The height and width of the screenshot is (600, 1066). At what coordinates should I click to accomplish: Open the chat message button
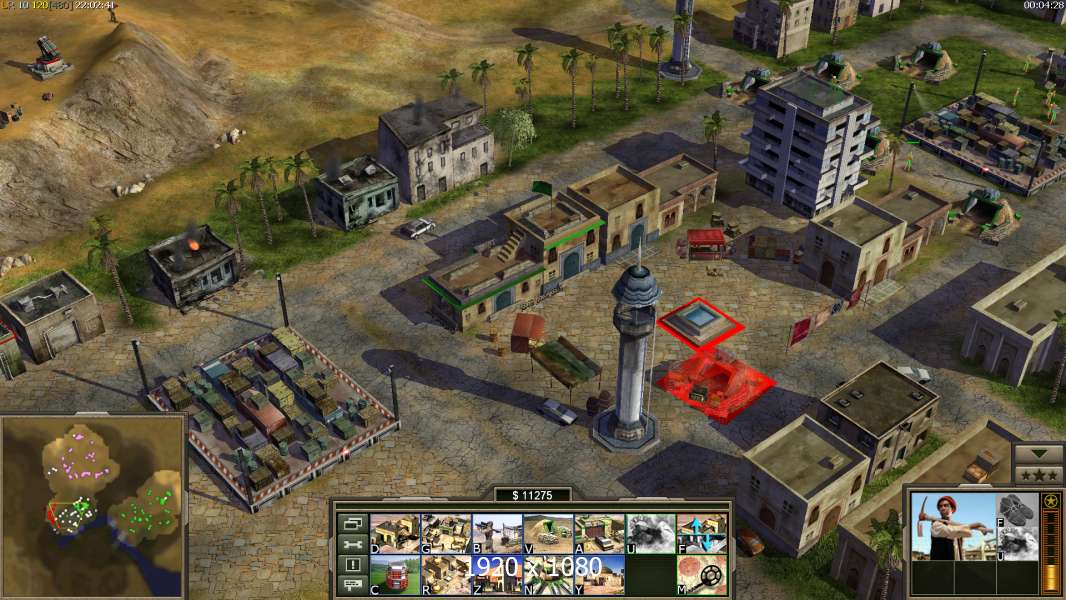[352, 585]
